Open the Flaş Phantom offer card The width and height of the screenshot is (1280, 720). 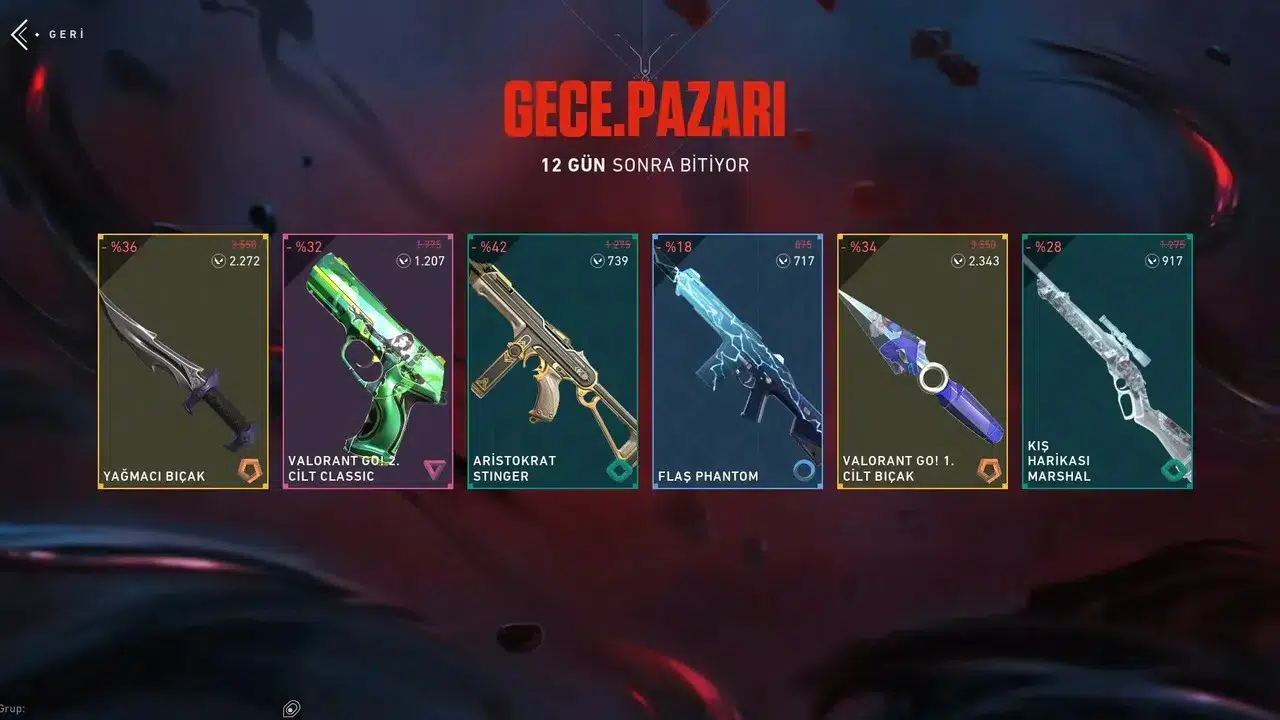pyautogui.click(x=737, y=360)
